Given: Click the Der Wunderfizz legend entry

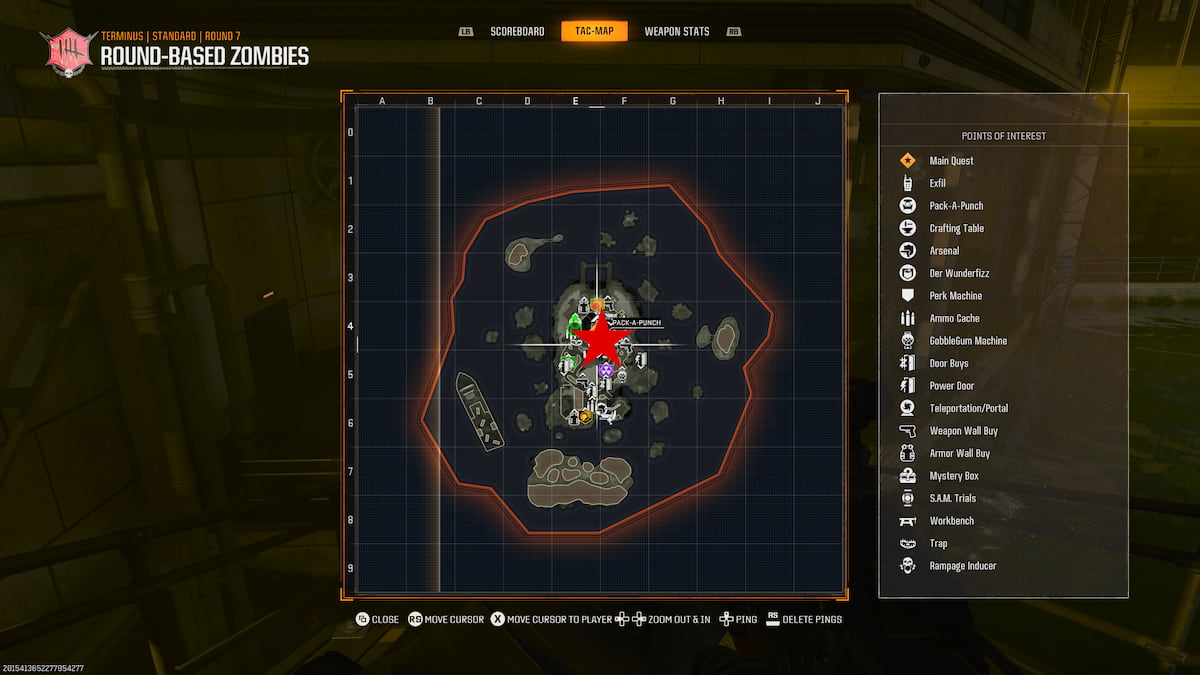Looking at the screenshot, I should tap(959, 273).
